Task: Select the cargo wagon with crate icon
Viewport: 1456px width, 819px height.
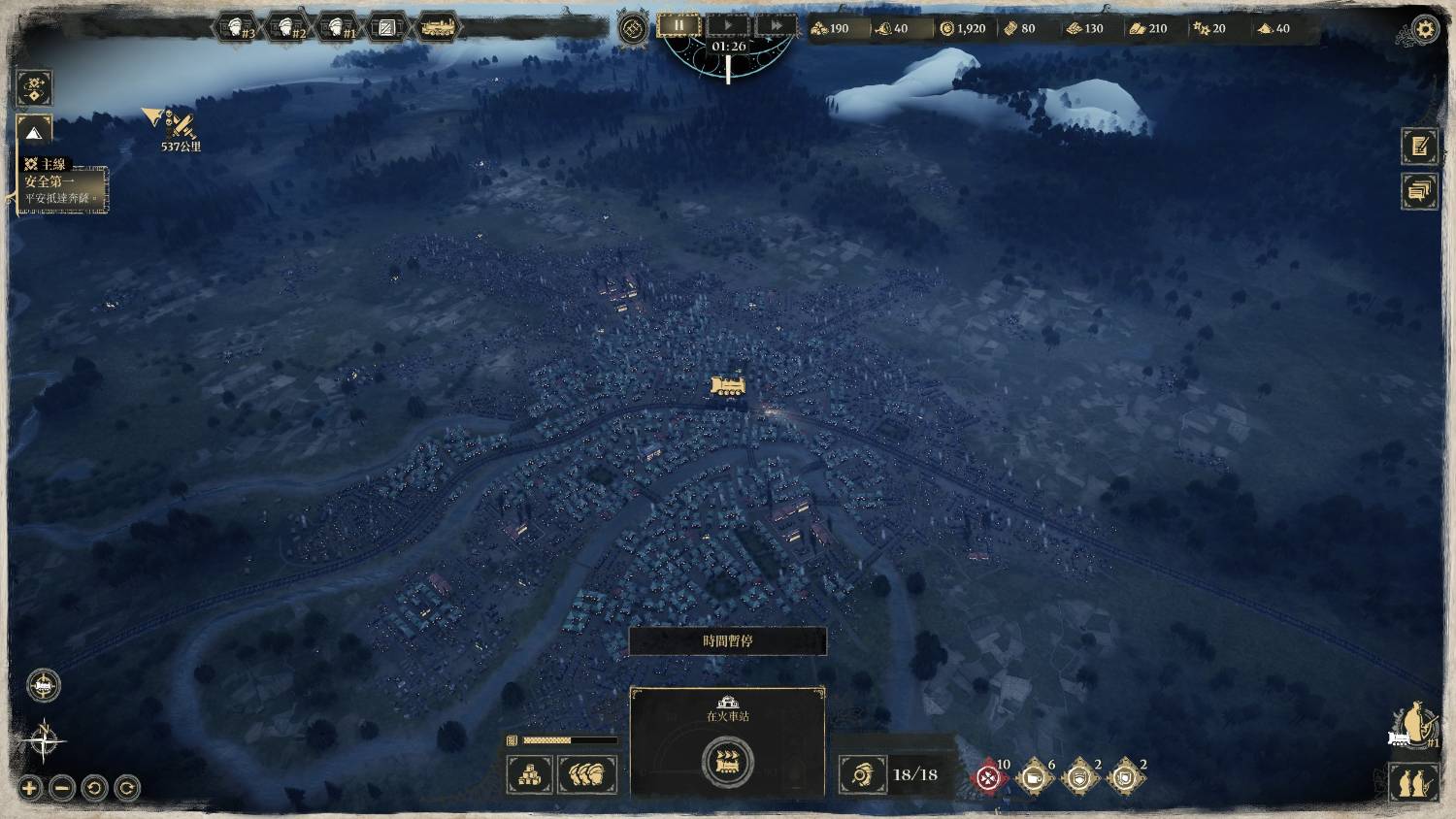Action: (387, 27)
